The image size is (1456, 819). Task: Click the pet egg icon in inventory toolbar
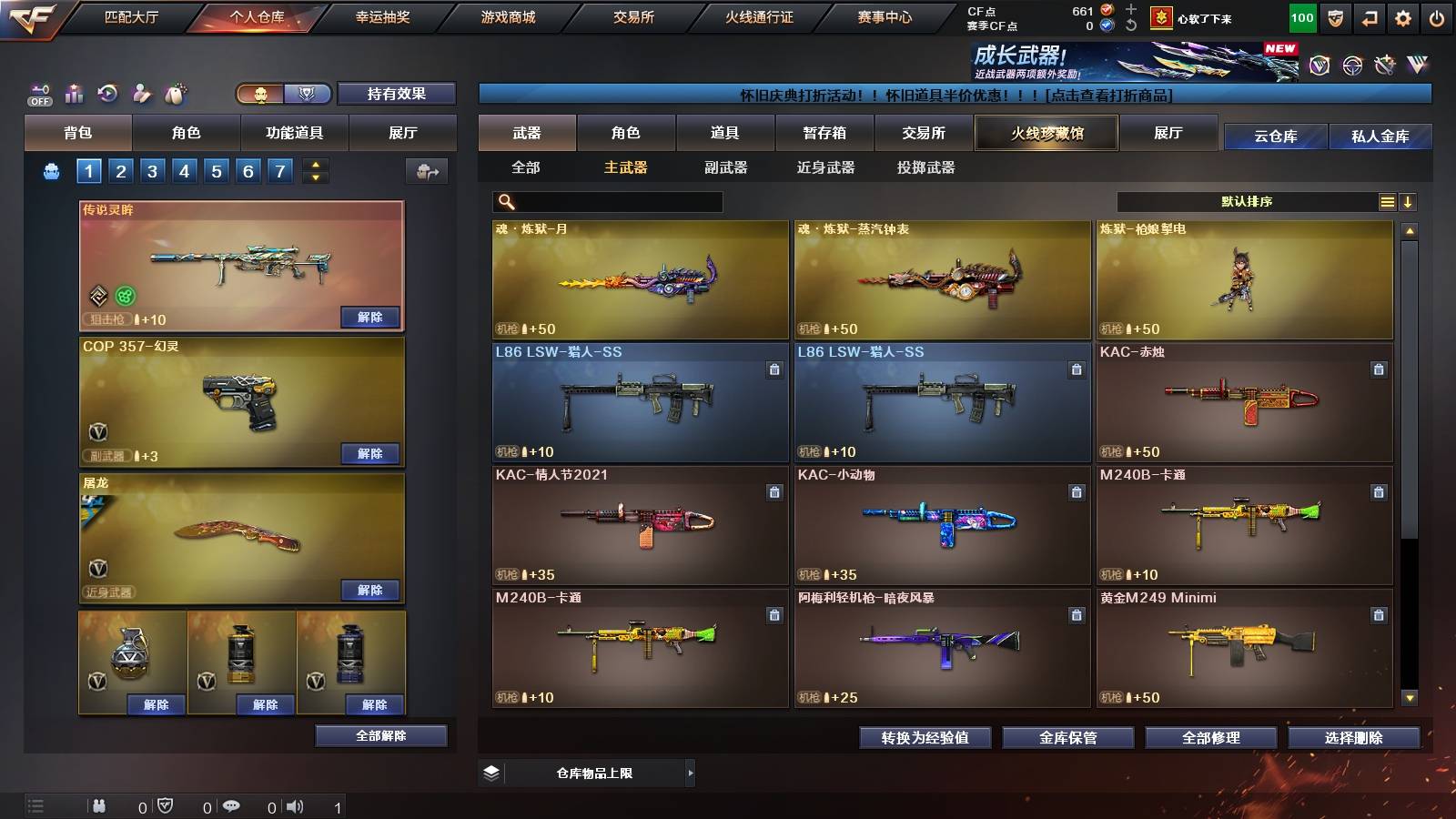click(175, 92)
